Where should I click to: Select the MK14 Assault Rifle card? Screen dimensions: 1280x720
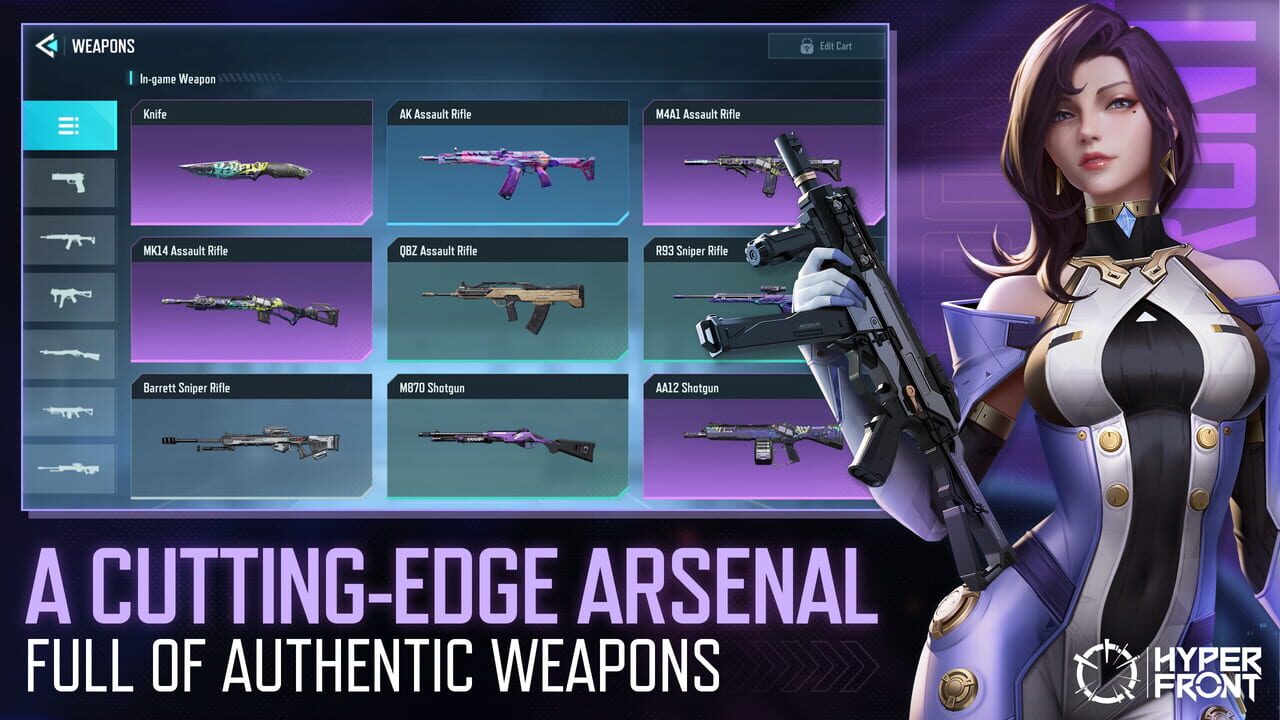coord(251,302)
